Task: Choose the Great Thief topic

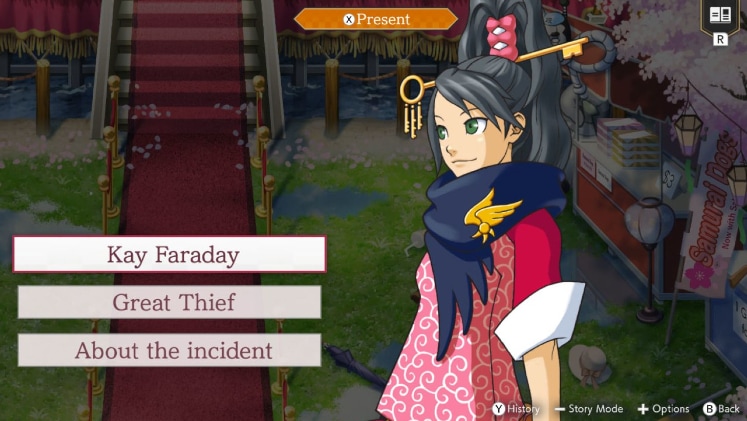Action: pyautogui.click(x=169, y=302)
